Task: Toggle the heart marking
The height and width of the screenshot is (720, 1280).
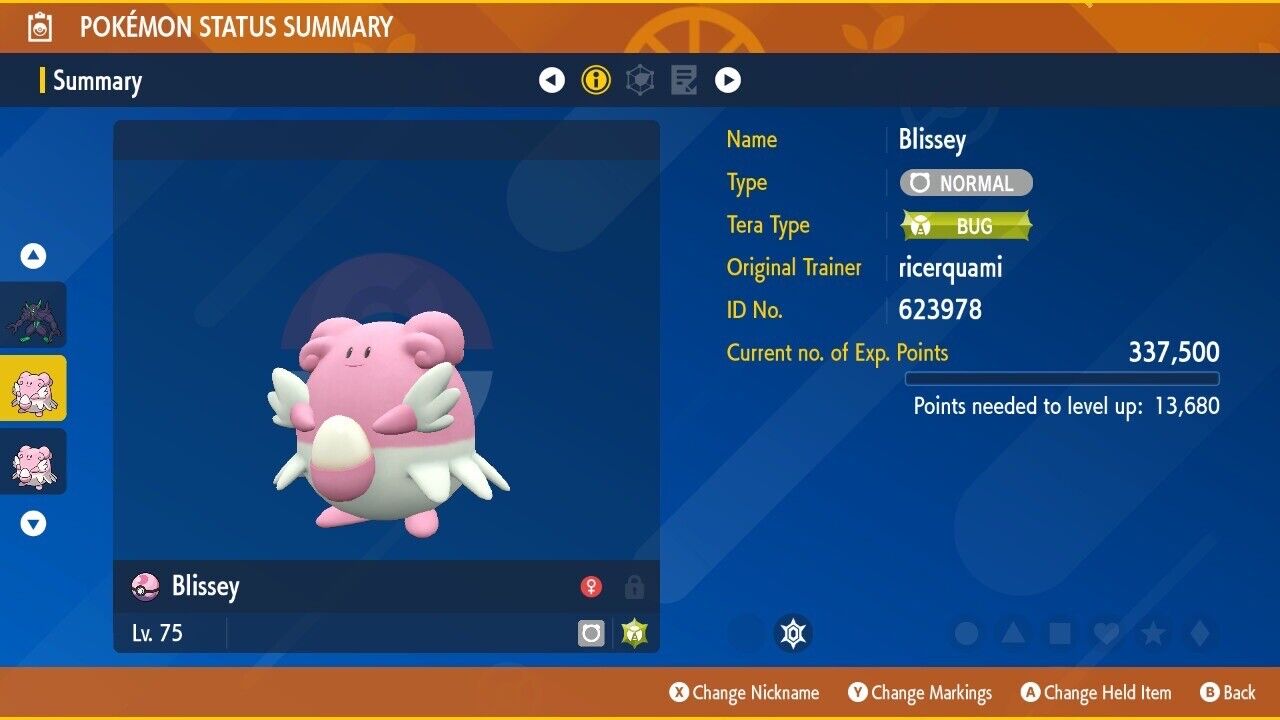Action: [1106, 633]
